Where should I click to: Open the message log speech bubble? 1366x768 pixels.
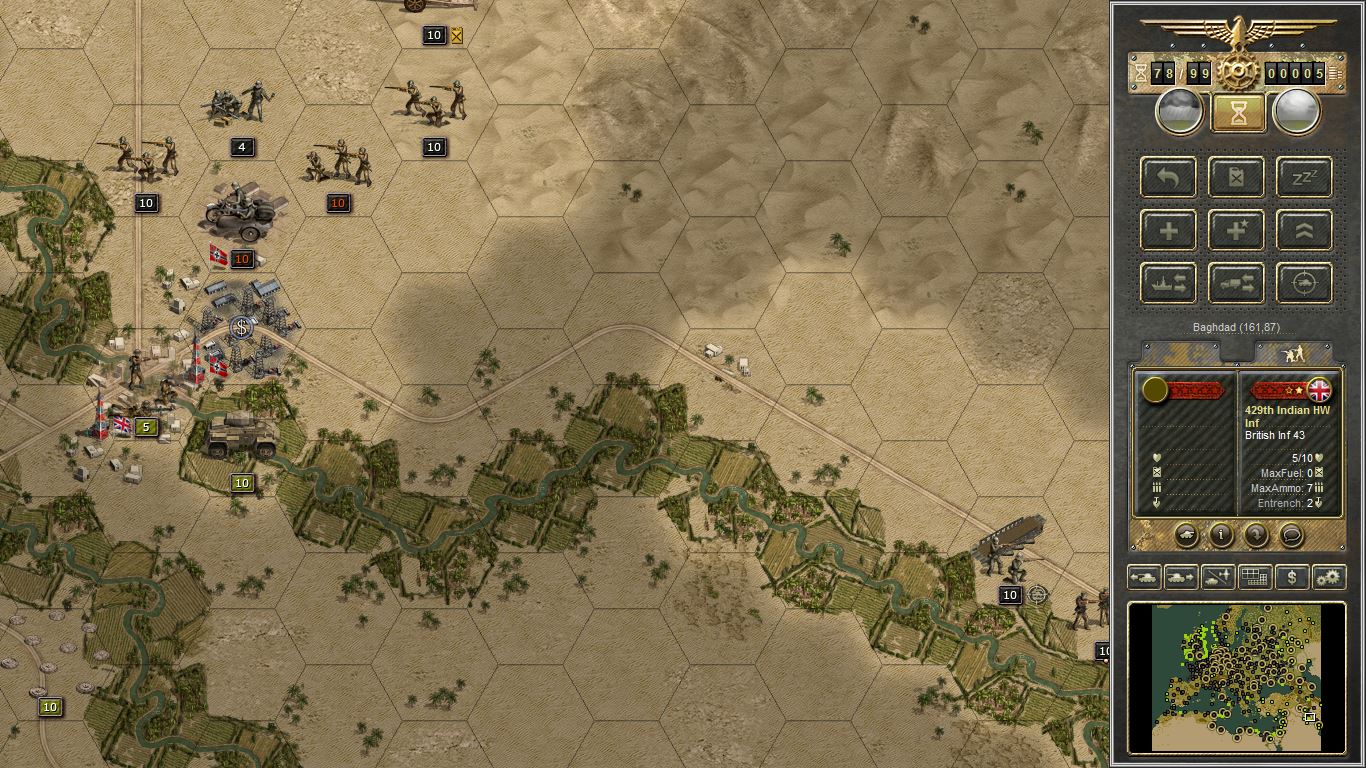pyautogui.click(x=1290, y=536)
